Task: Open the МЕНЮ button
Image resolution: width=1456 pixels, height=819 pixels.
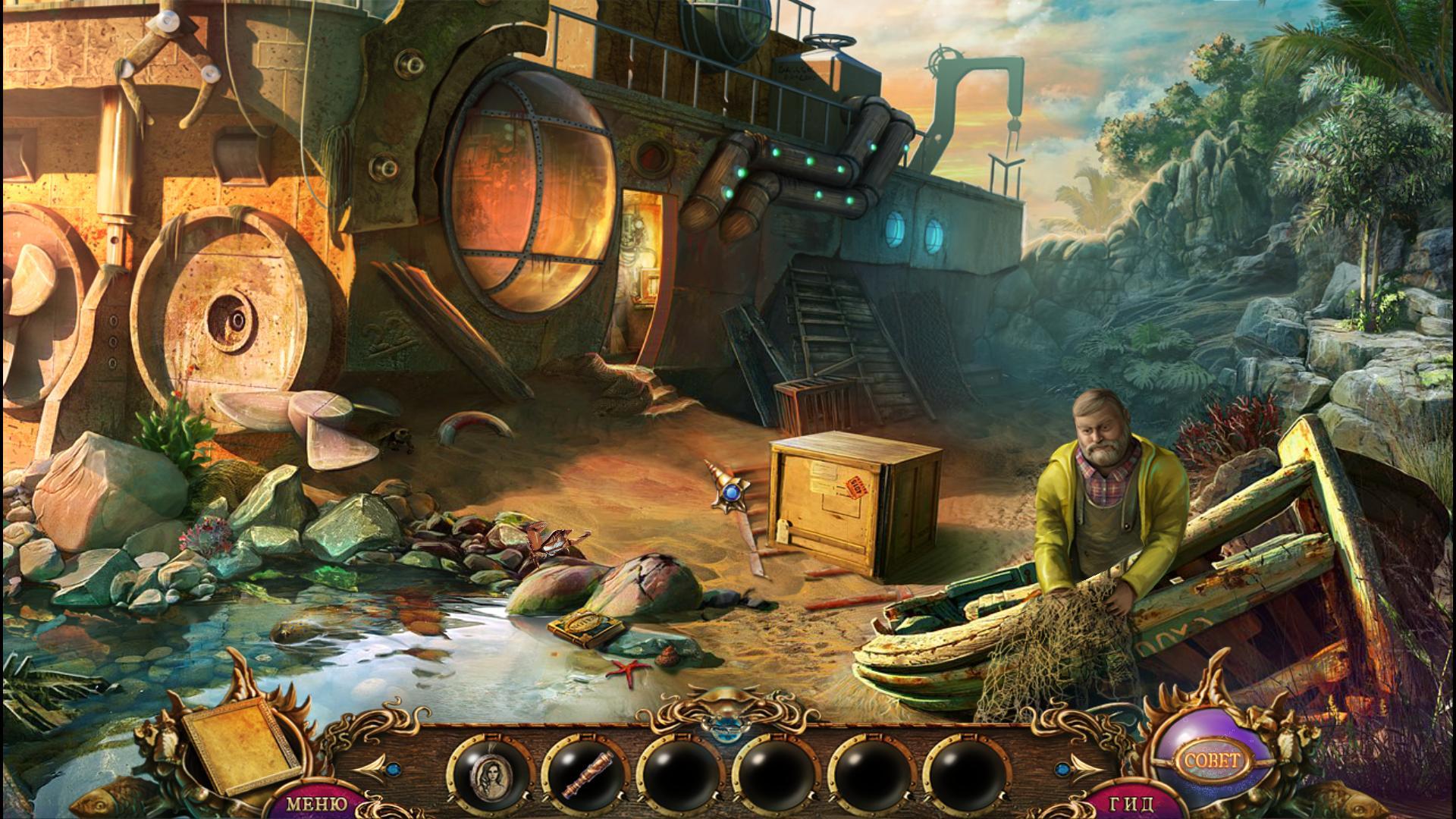Action: click(x=318, y=804)
